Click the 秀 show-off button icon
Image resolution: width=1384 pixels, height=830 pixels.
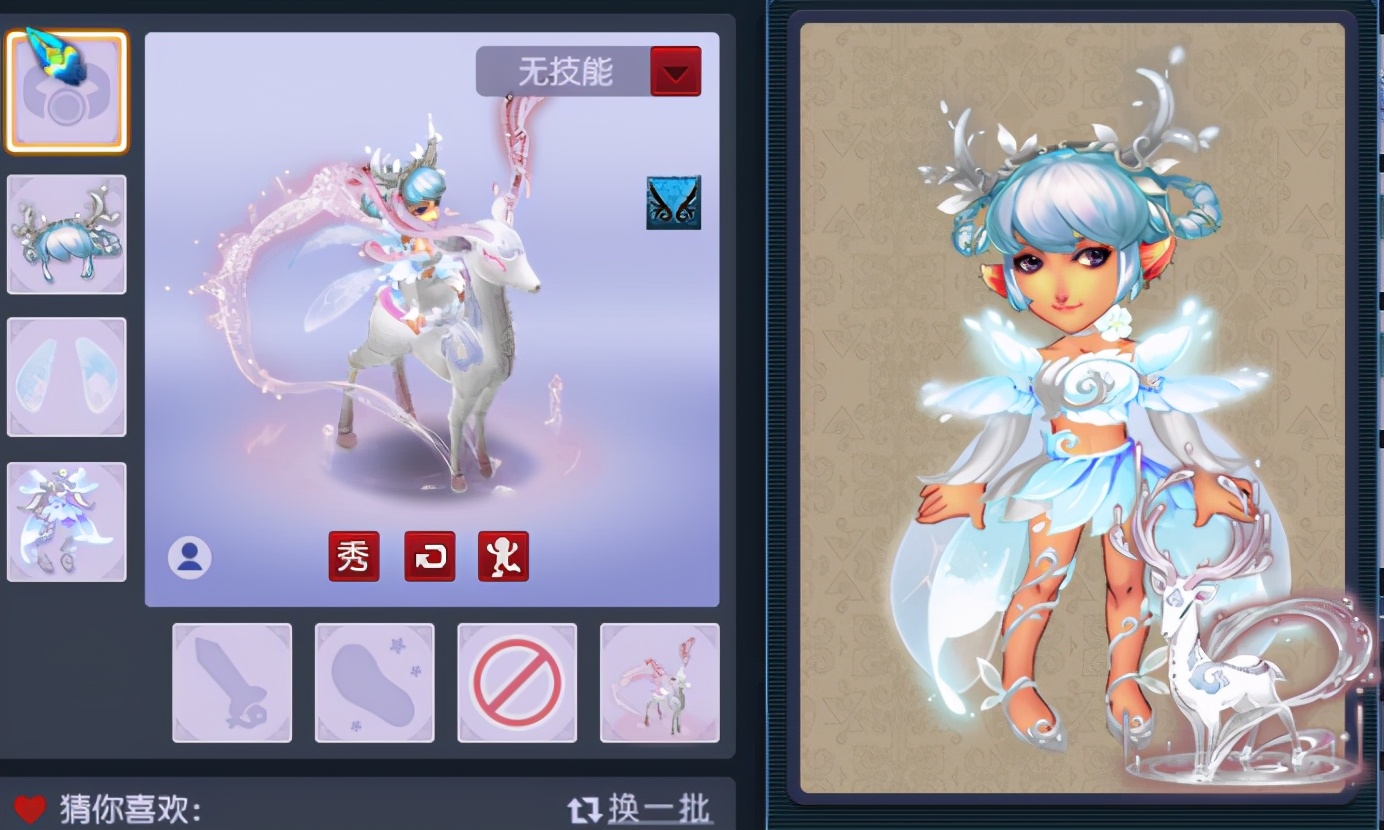354,557
